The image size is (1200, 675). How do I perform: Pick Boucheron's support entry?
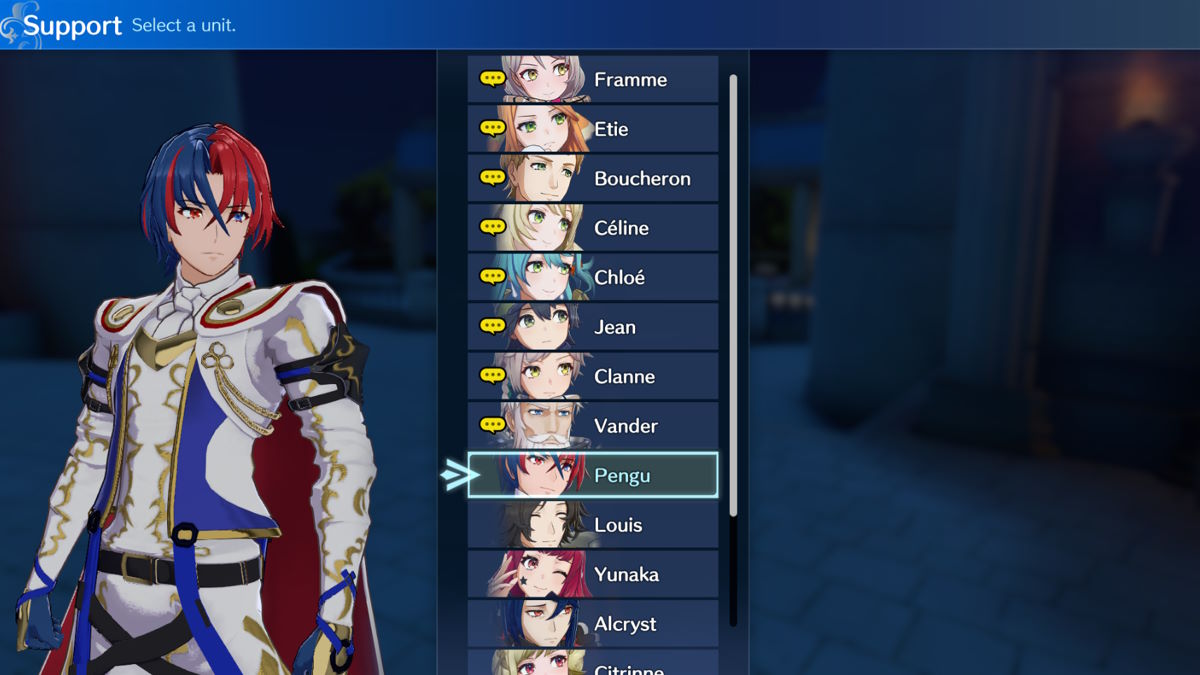(x=593, y=178)
